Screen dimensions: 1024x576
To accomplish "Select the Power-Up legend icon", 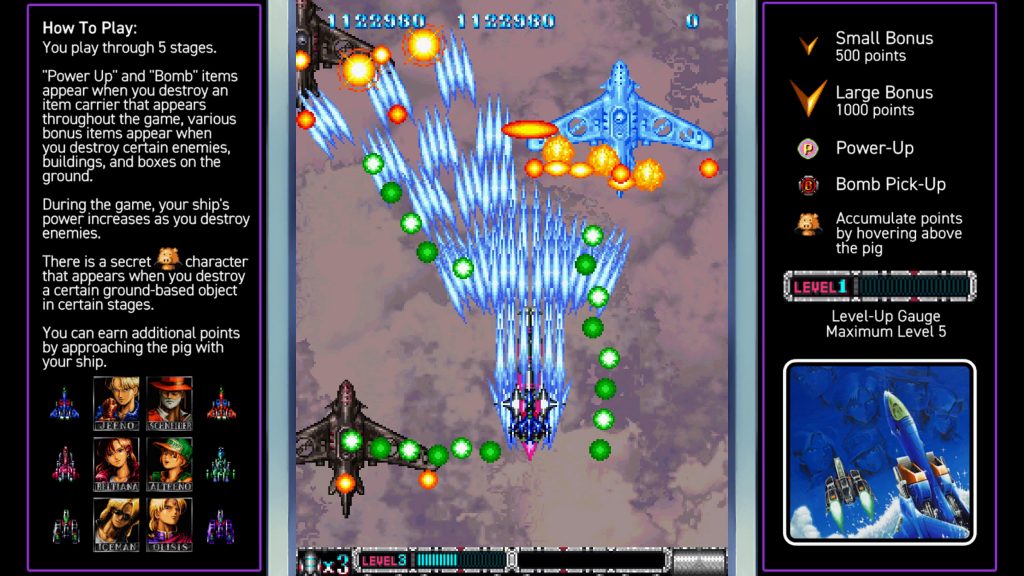I will click(808, 149).
